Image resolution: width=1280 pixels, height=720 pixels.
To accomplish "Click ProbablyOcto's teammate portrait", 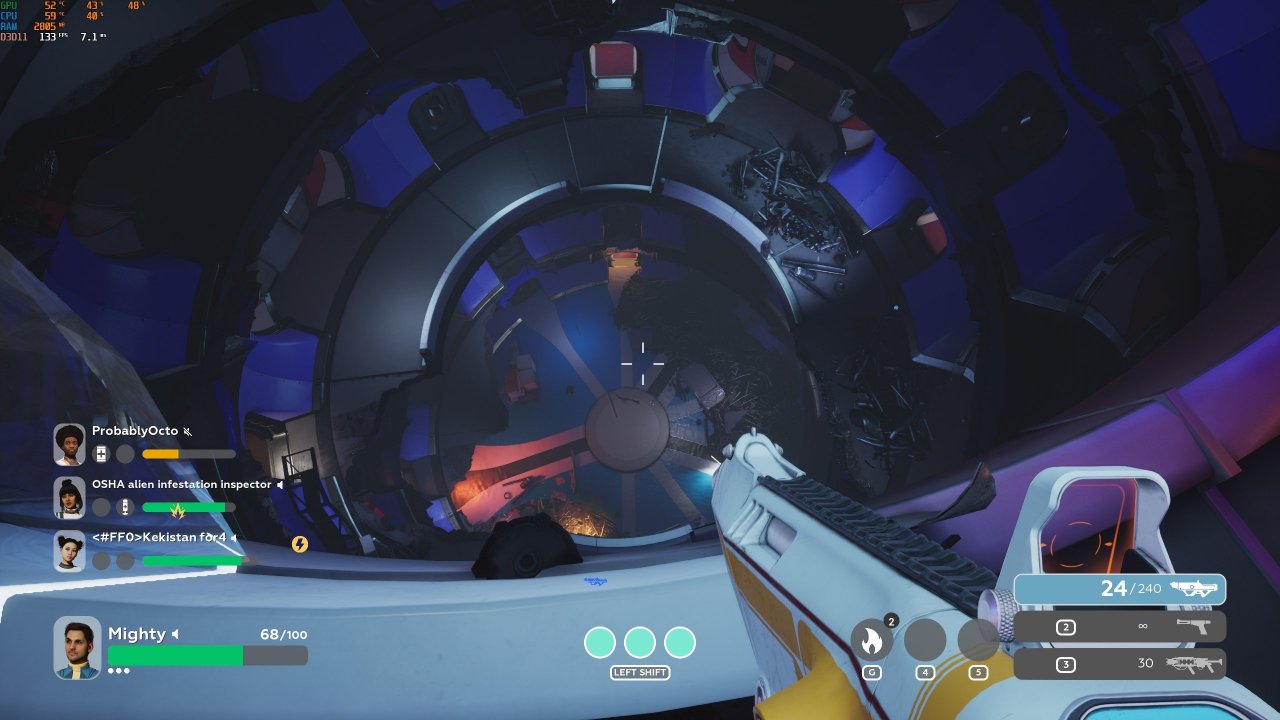I will [70, 444].
